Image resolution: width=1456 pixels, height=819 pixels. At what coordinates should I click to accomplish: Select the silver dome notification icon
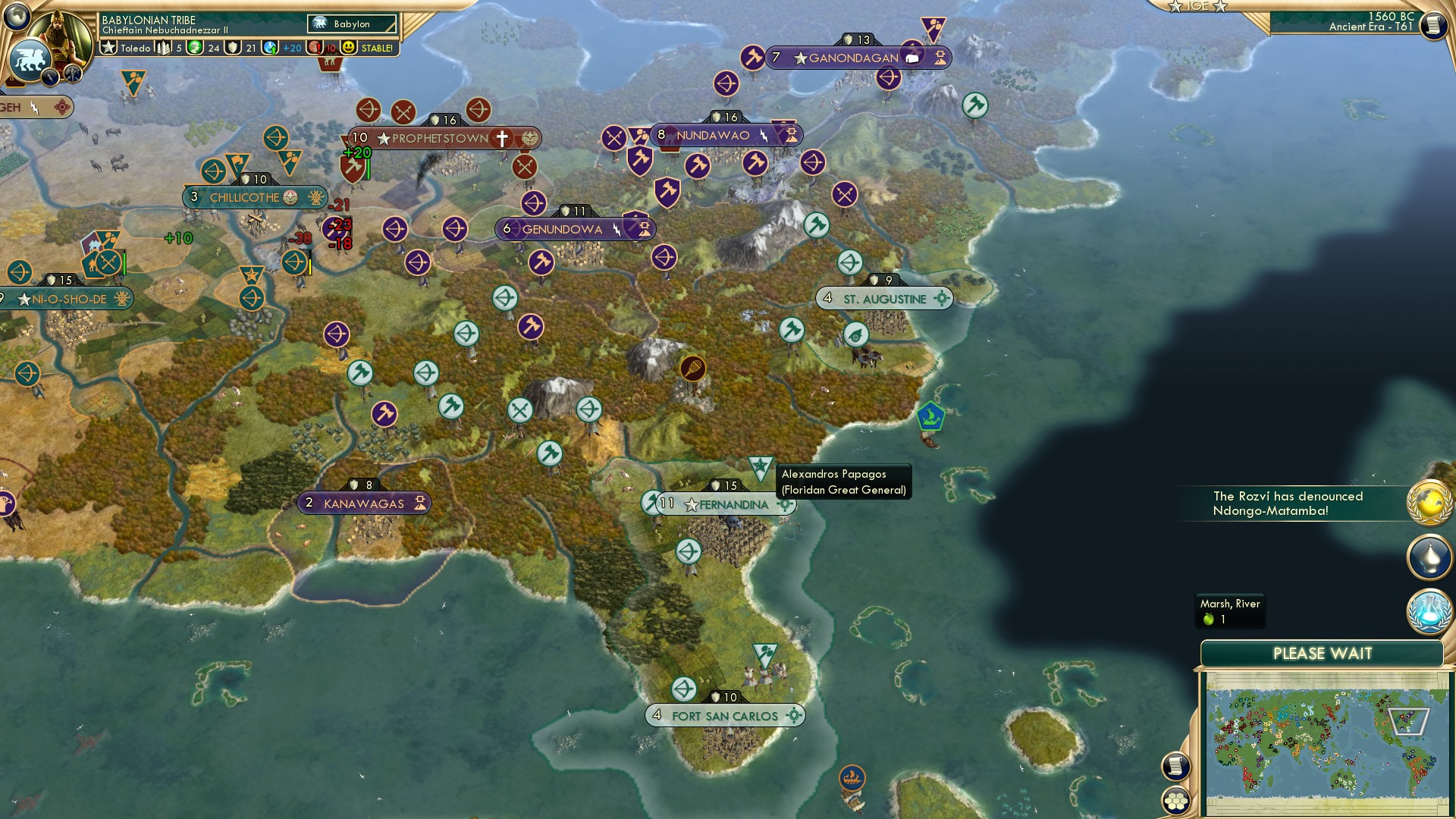pyautogui.click(x=1429, y=557)
